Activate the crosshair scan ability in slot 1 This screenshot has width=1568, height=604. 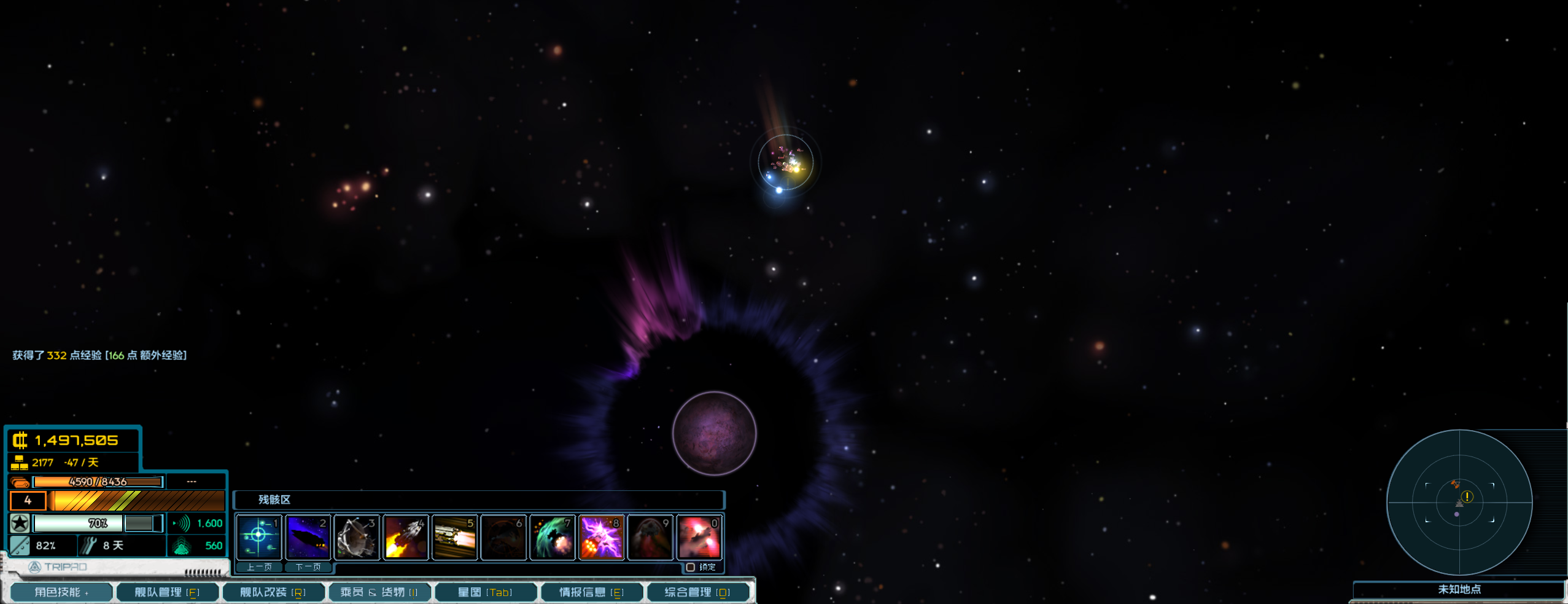(258, 537)
